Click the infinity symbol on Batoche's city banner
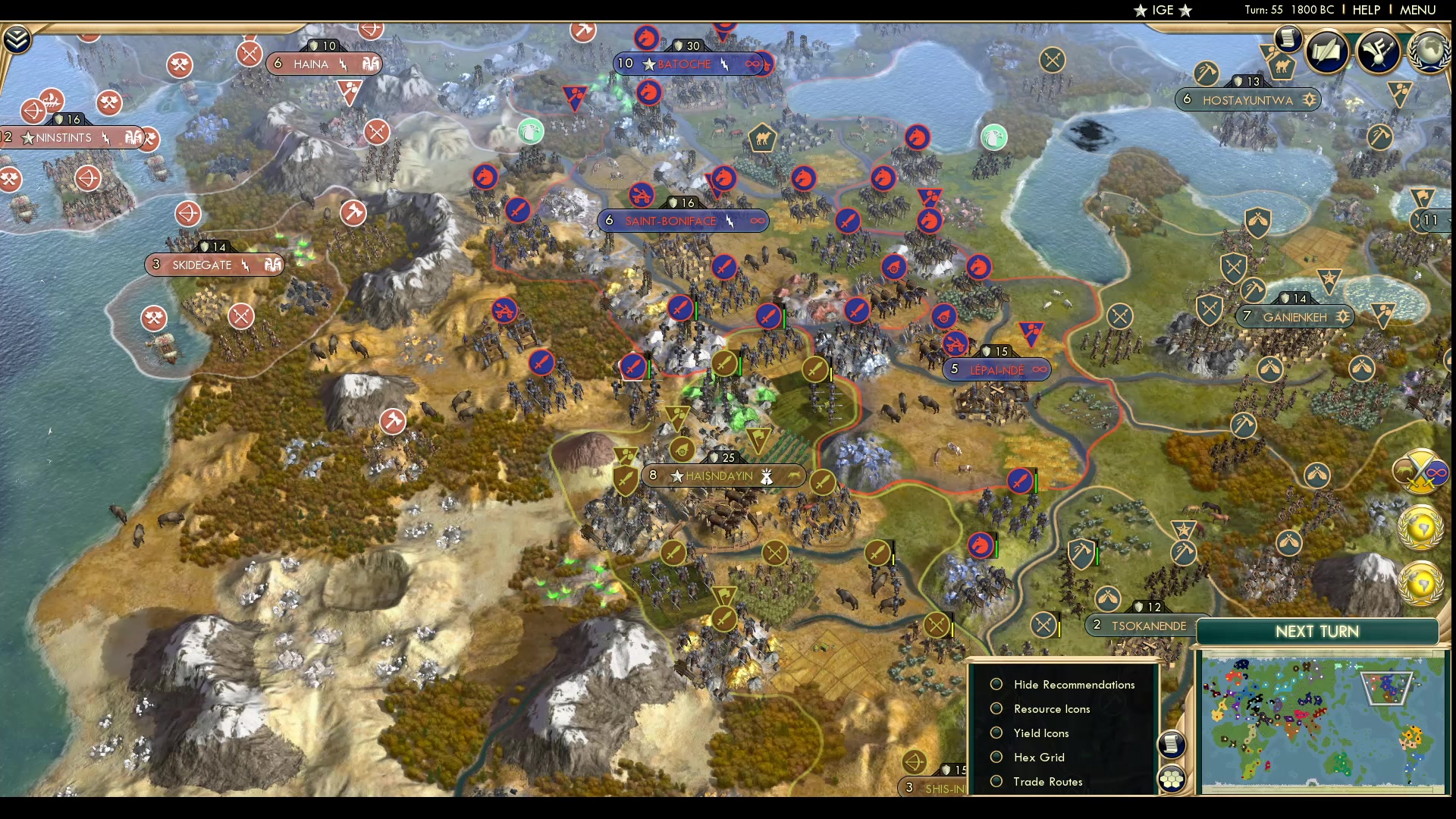 click(x=755, y=64)
